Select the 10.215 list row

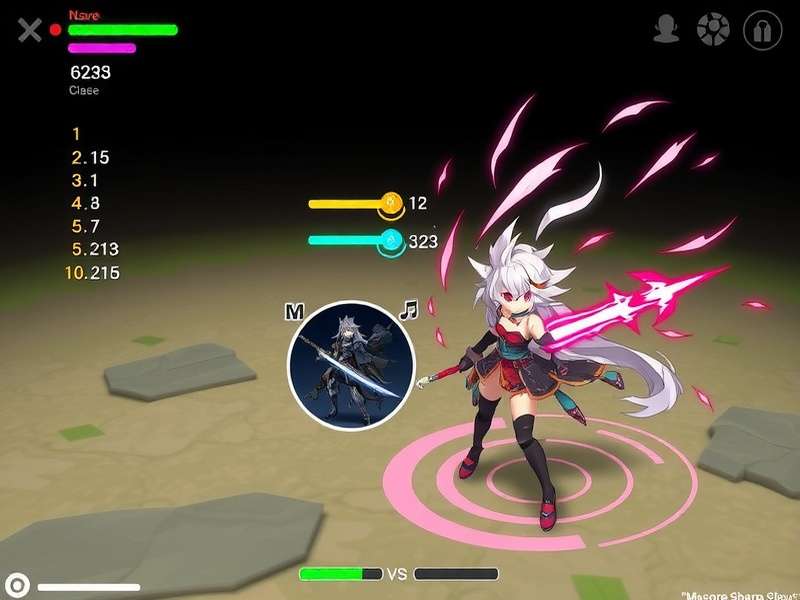pyautogui.click(x=91, y=272)
